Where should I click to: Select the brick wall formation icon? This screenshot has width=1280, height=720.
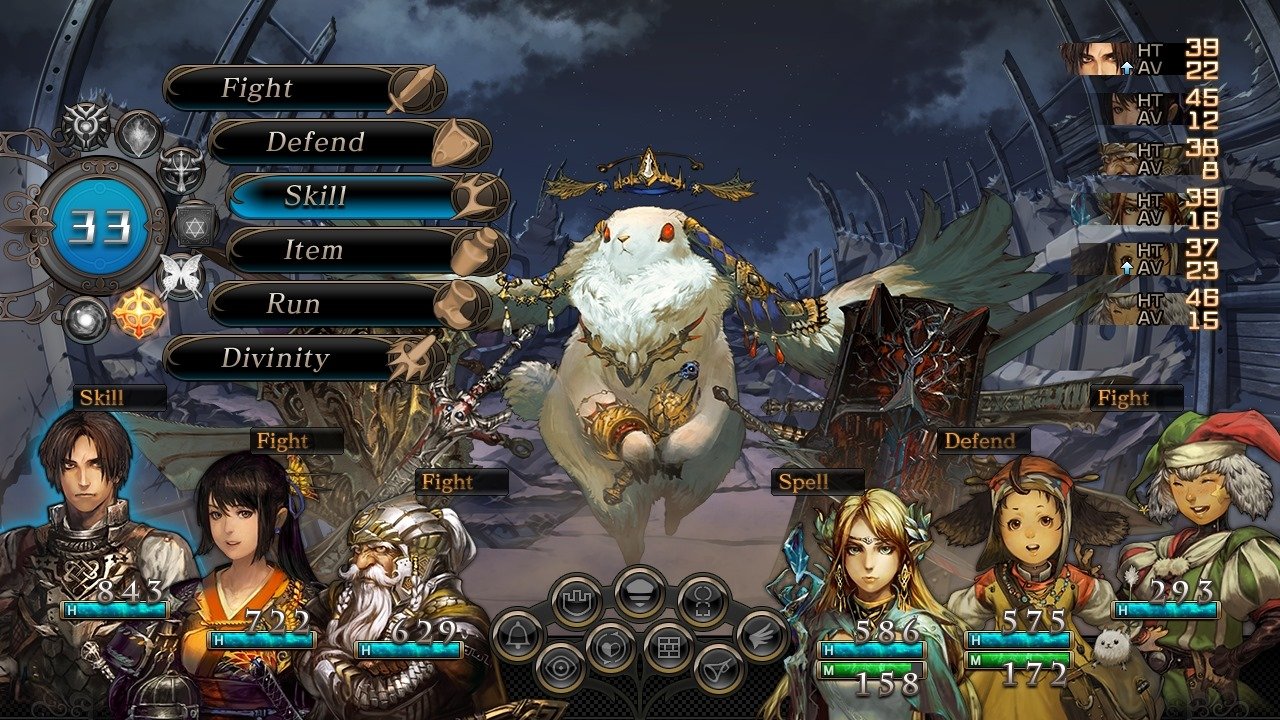(668, 646)
